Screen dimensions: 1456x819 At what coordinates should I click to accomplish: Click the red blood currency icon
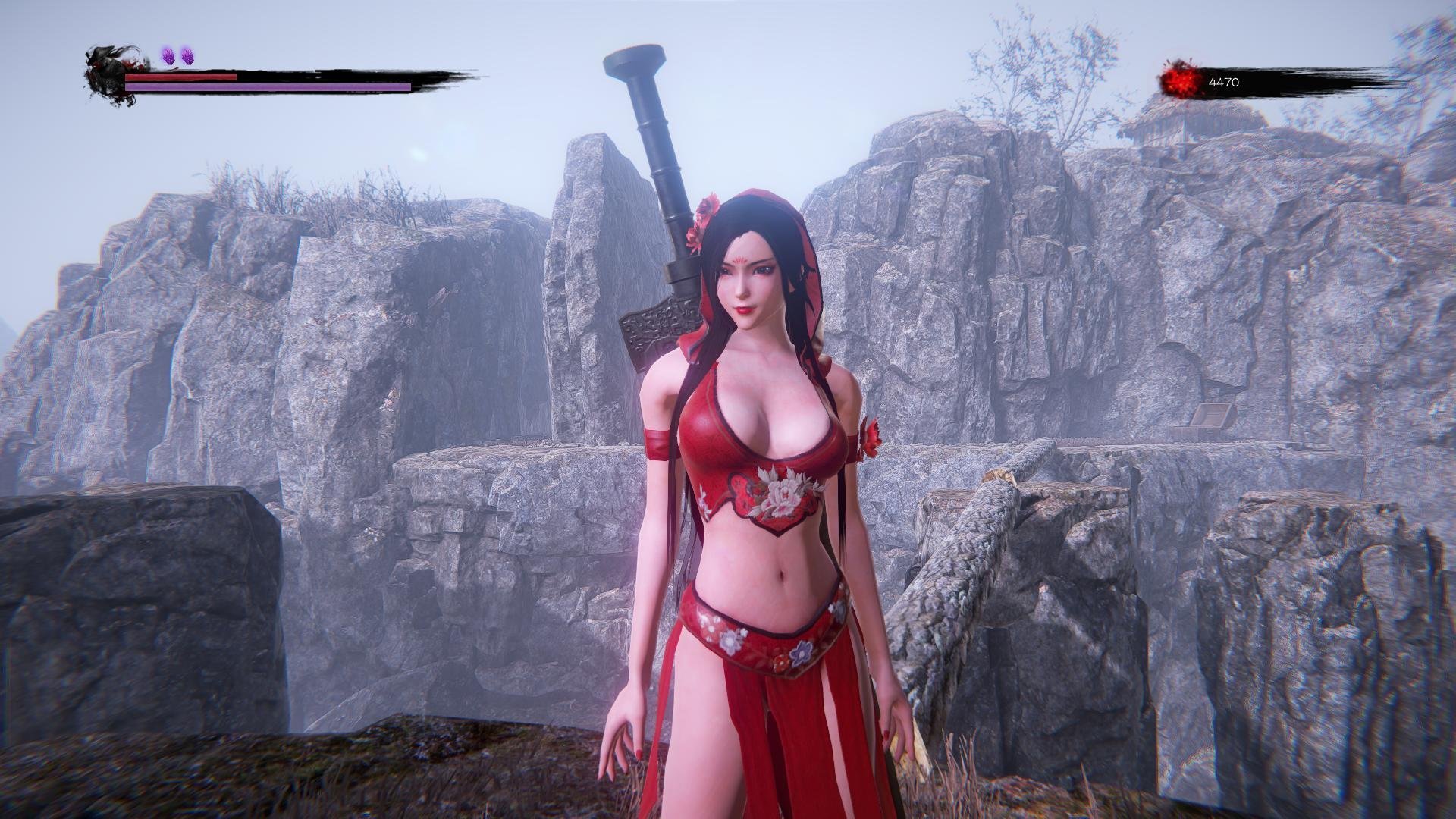tap(1180, 81)
